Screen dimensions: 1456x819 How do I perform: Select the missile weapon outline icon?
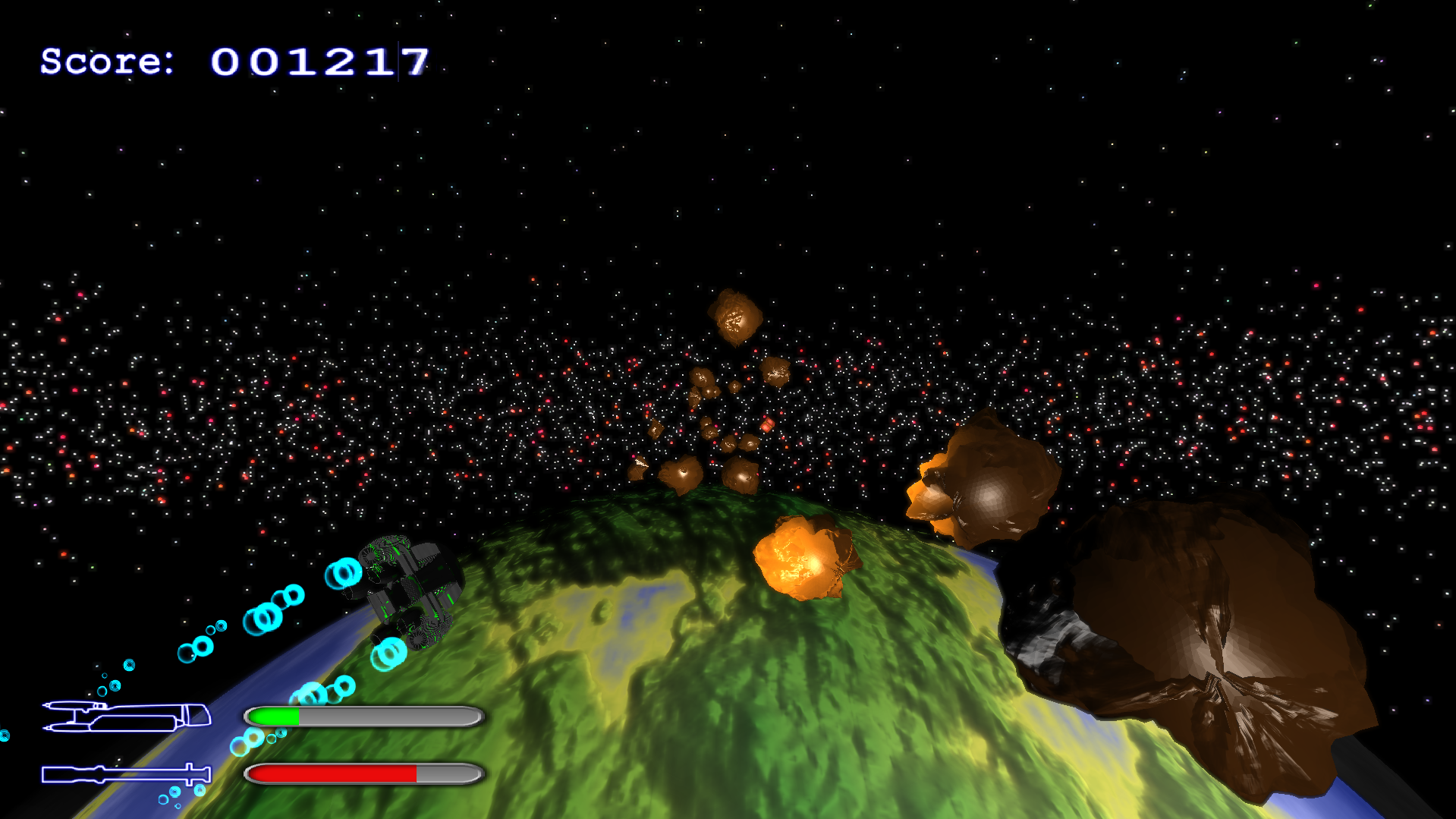(x=126, y=774)
